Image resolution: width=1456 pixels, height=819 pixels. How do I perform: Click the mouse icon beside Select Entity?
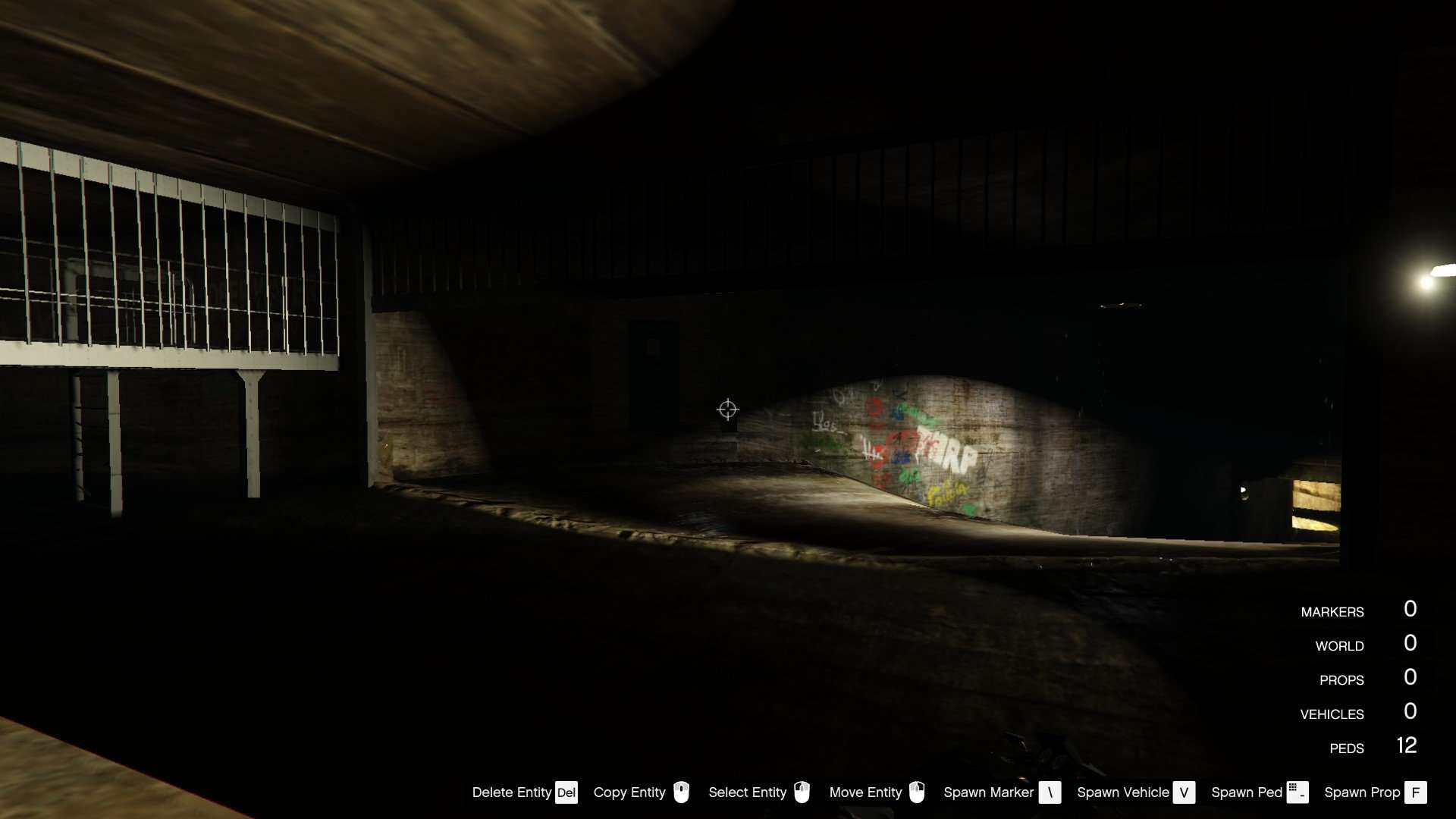(x=803, y=792)
